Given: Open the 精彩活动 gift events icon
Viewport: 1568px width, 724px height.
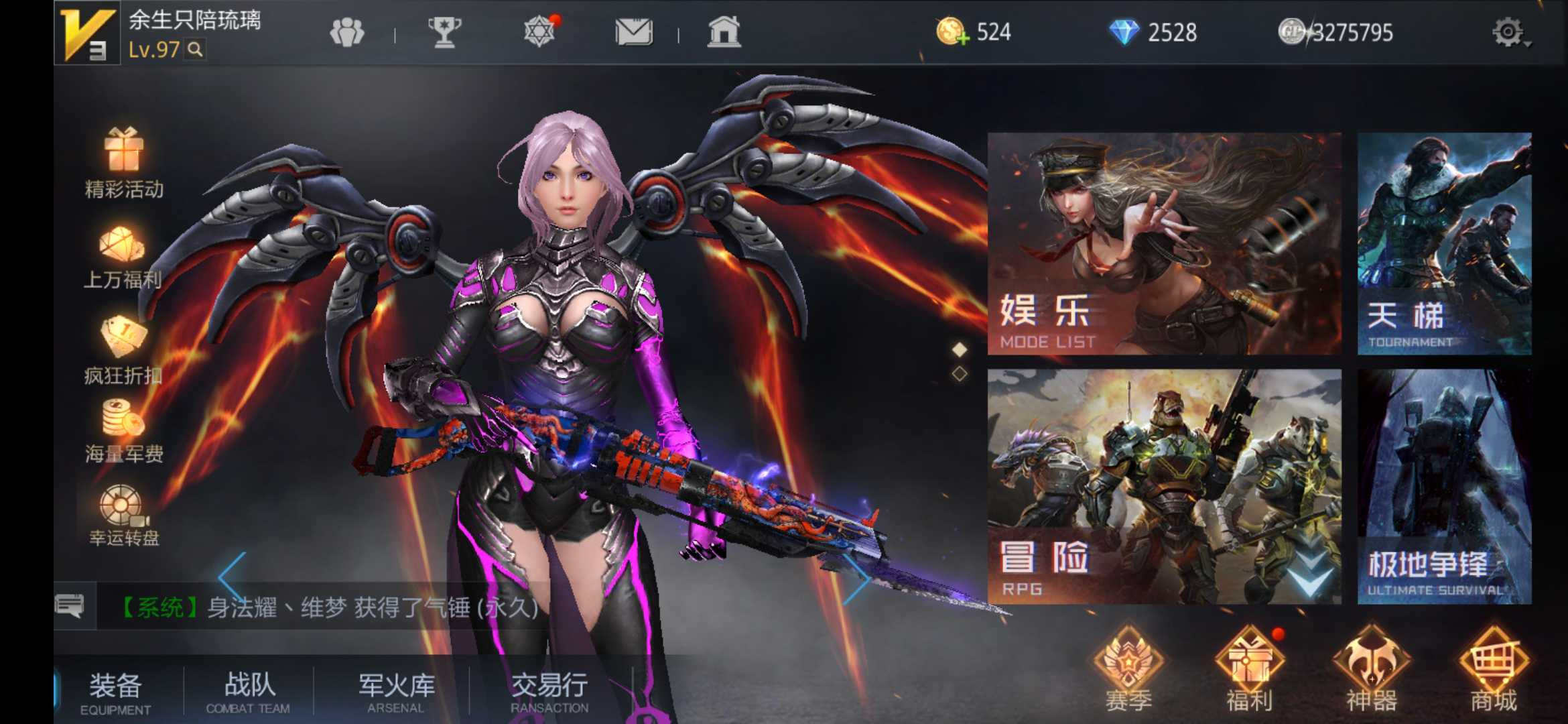Looking at the screenshot, I should [124, 158].
